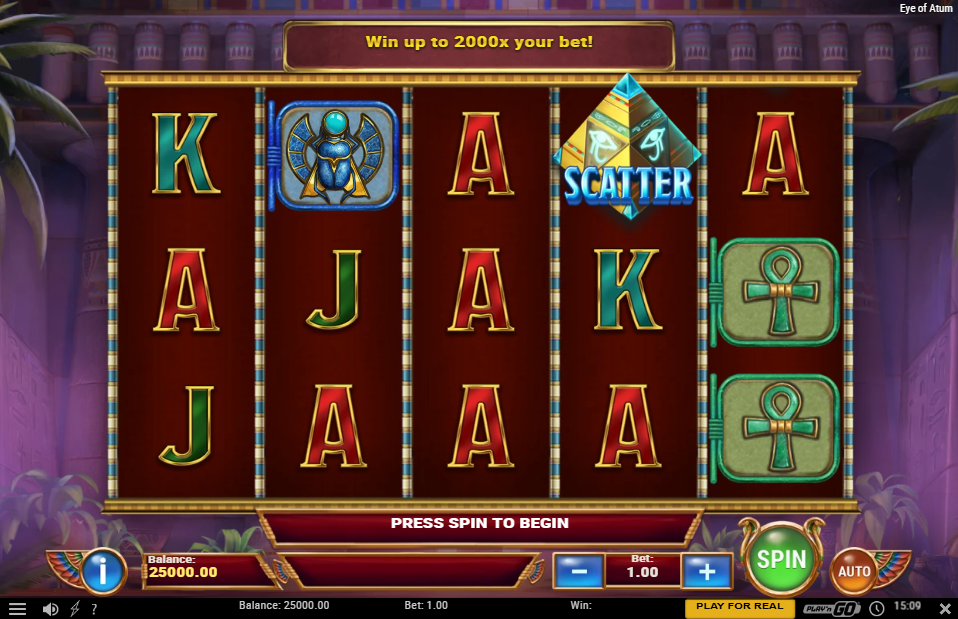Toggle fast play with the lightning bolt icon
958x619 pixels.
(x=74, y=608)
